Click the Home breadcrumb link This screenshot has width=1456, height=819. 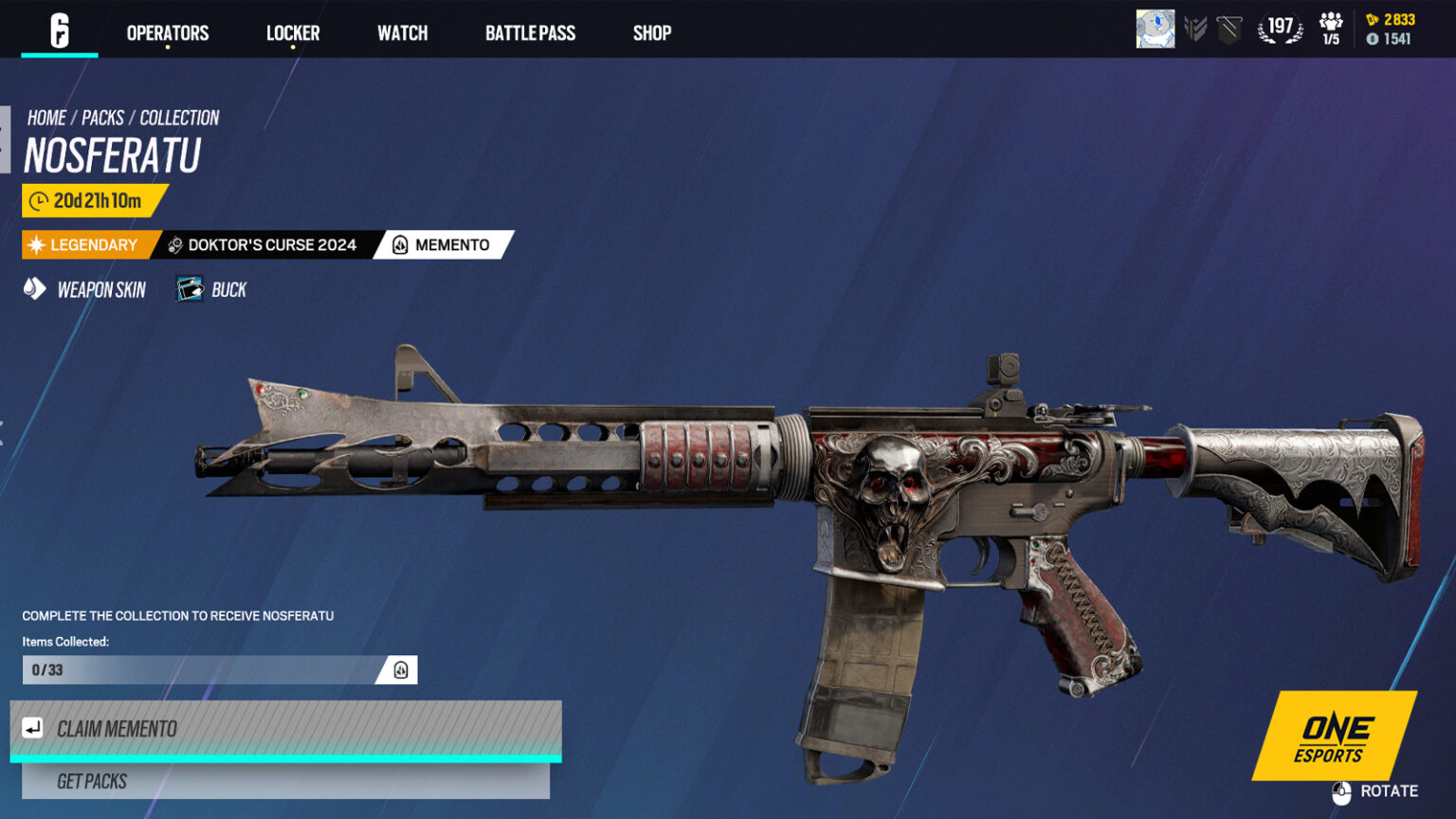point(46,118)
